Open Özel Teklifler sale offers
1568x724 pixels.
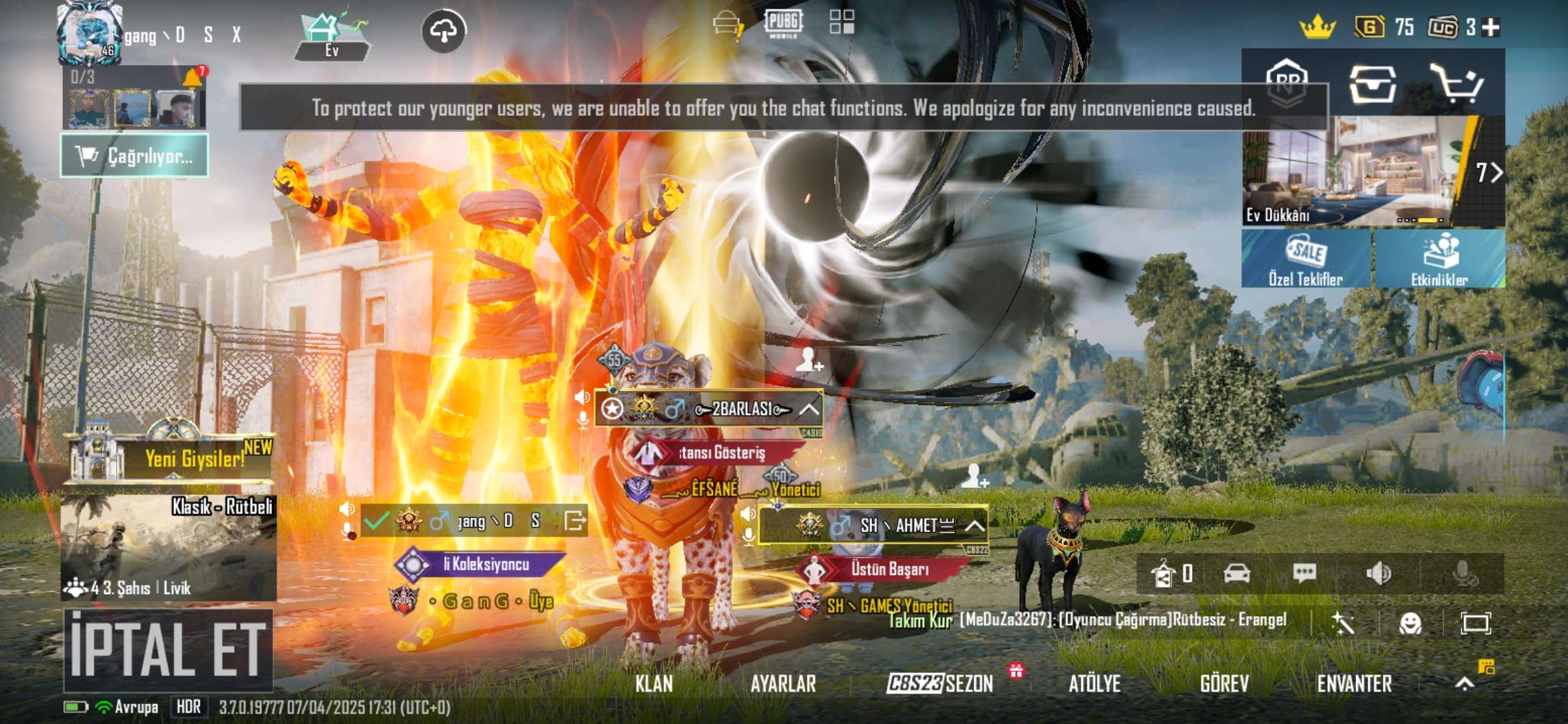coord(1305,259)
